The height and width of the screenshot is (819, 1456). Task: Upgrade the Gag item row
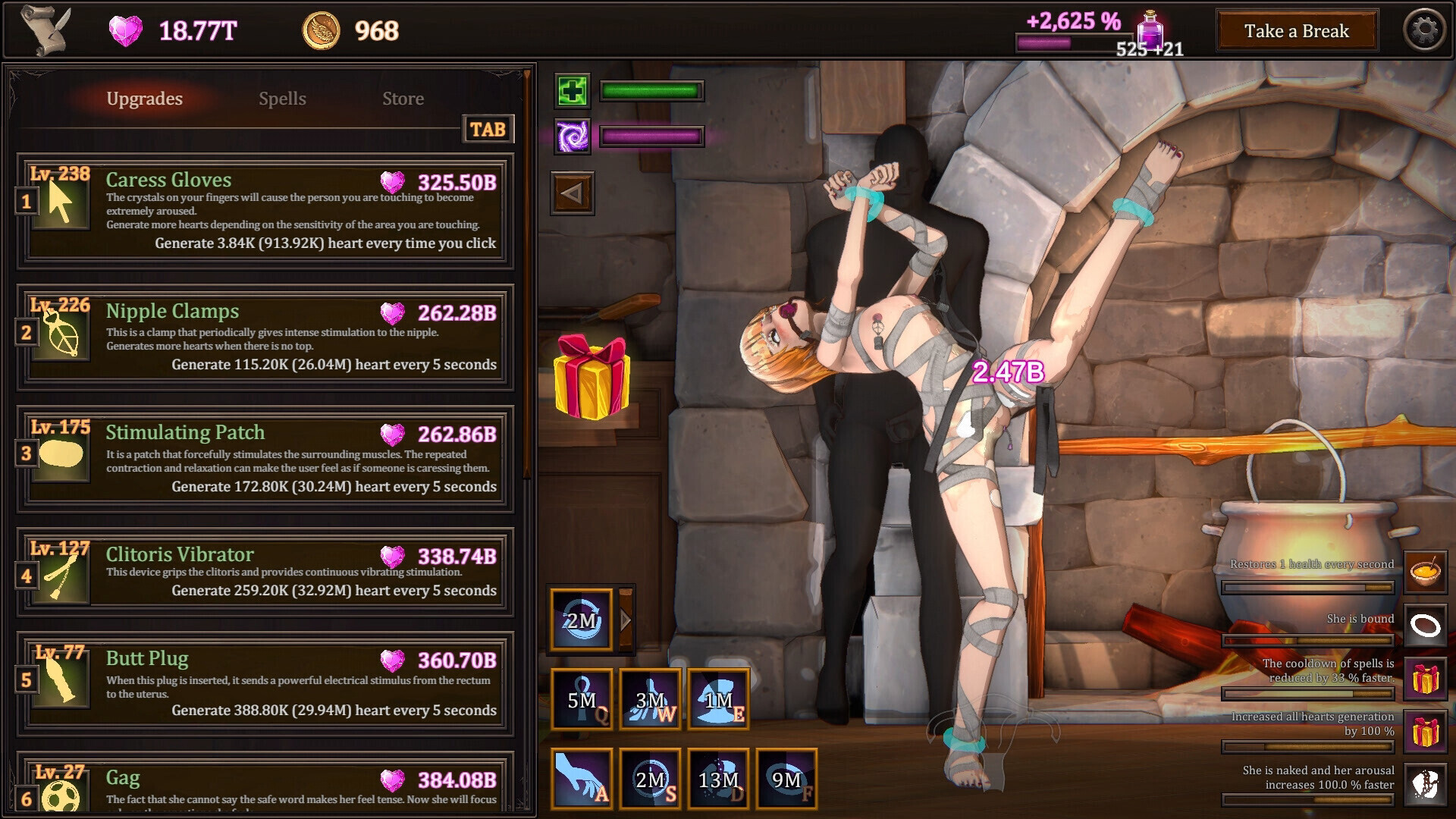265,785
